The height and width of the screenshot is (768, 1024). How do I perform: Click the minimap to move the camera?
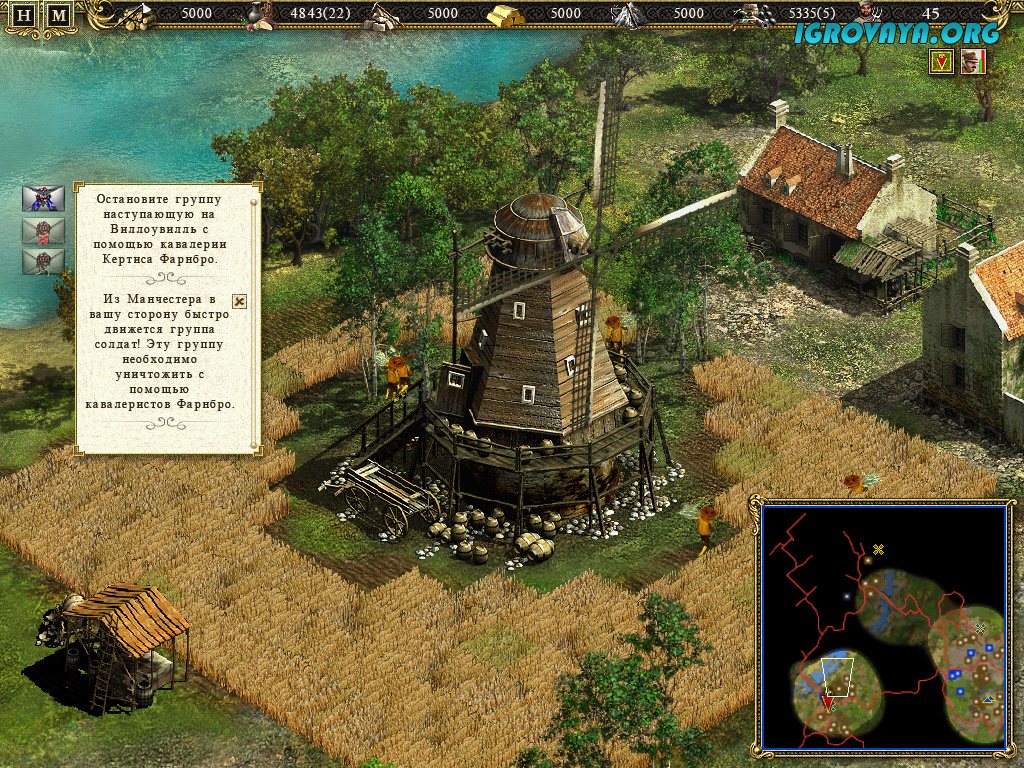pyautogui.click(x=883, y=625)
